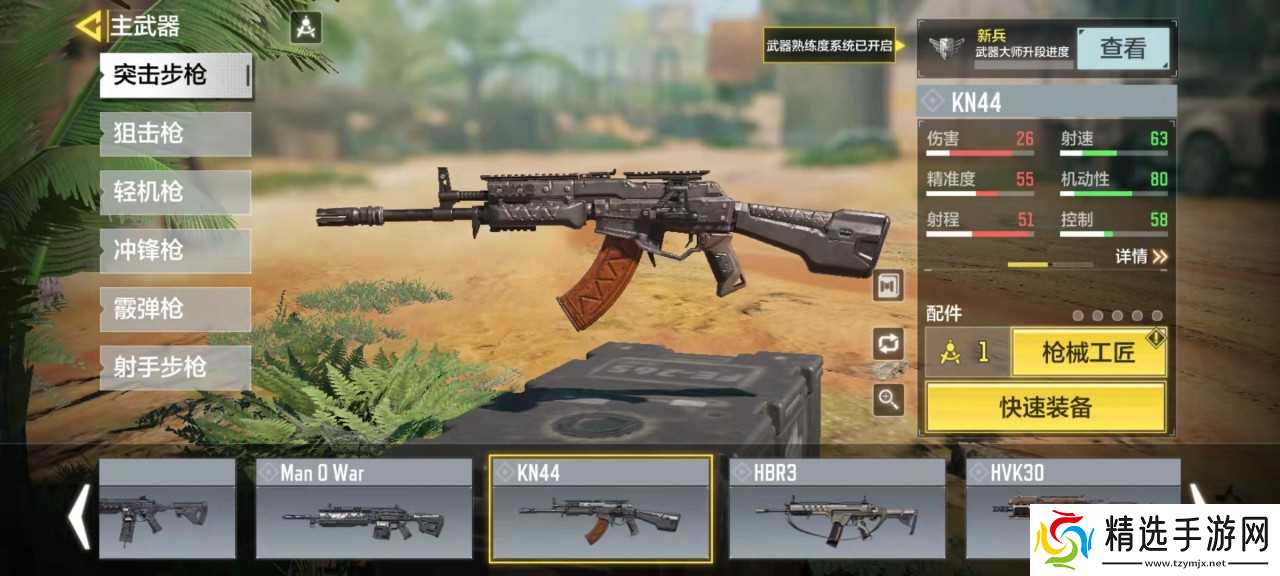
Task: Choose the 冲锋枪 category
Action: click(x=175, y=250)
